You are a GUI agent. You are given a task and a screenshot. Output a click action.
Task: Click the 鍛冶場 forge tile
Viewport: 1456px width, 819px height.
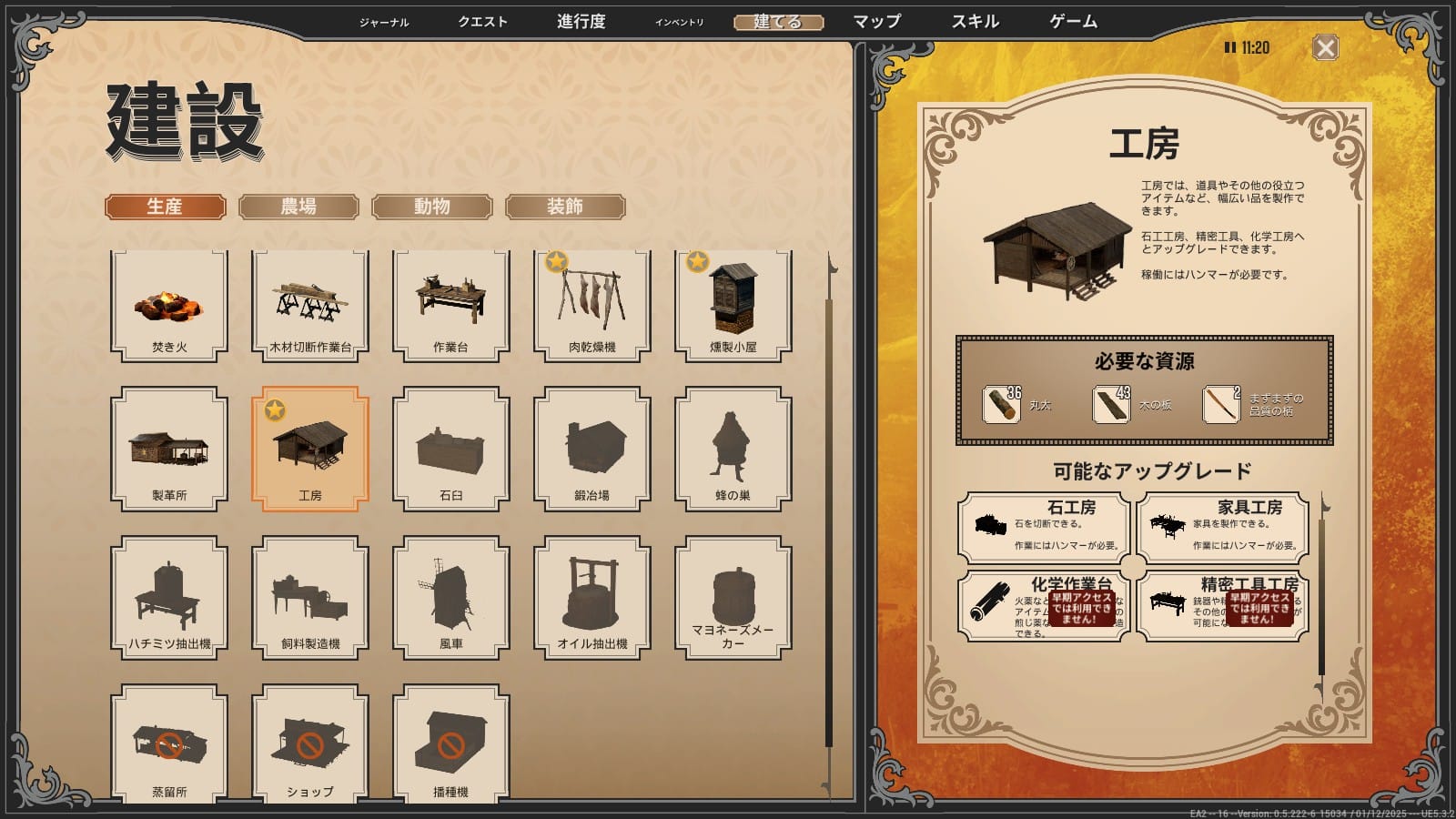[x=592, y=449]
